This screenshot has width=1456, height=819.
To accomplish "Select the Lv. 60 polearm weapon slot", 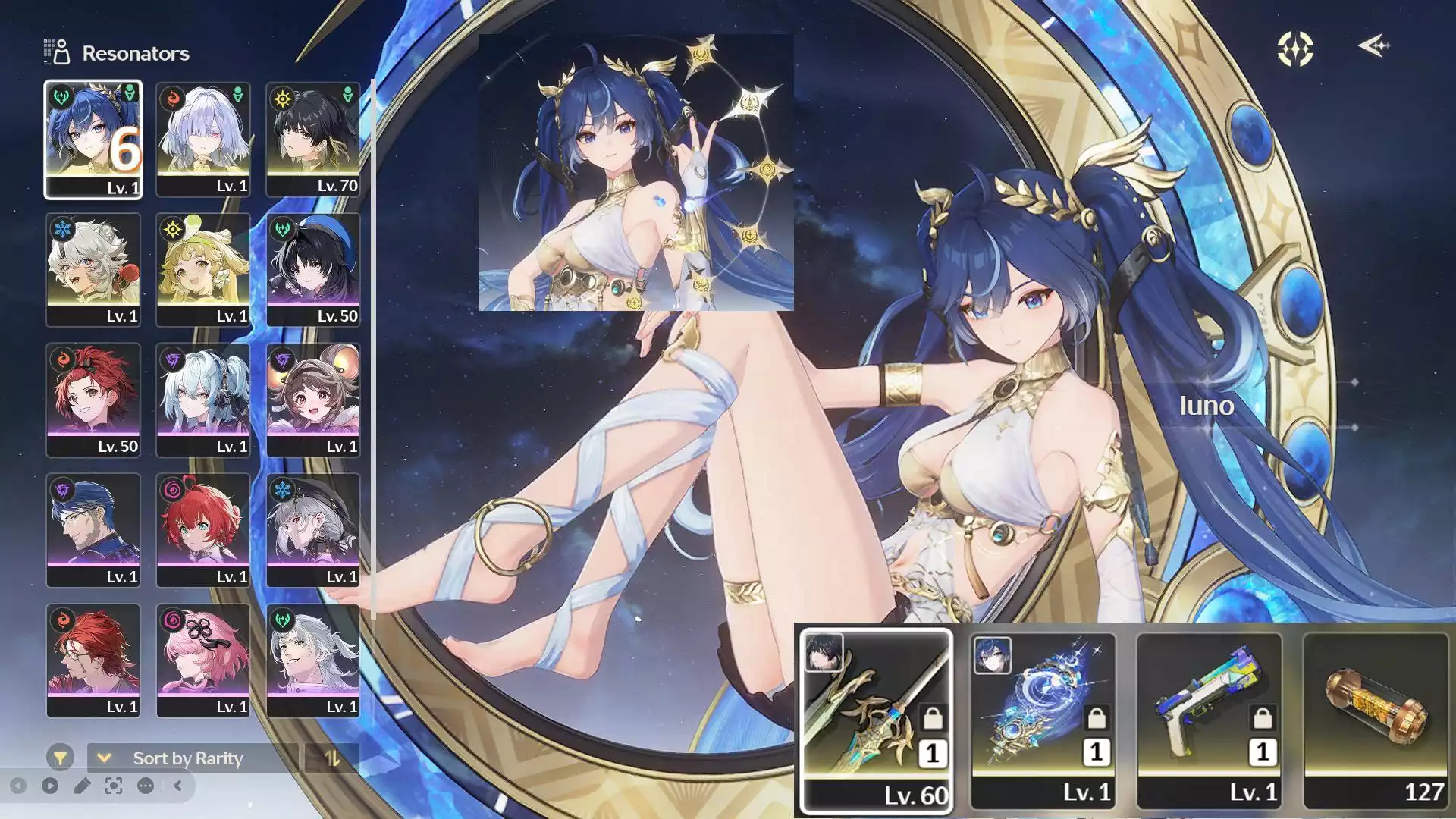I will click(877, 720).
